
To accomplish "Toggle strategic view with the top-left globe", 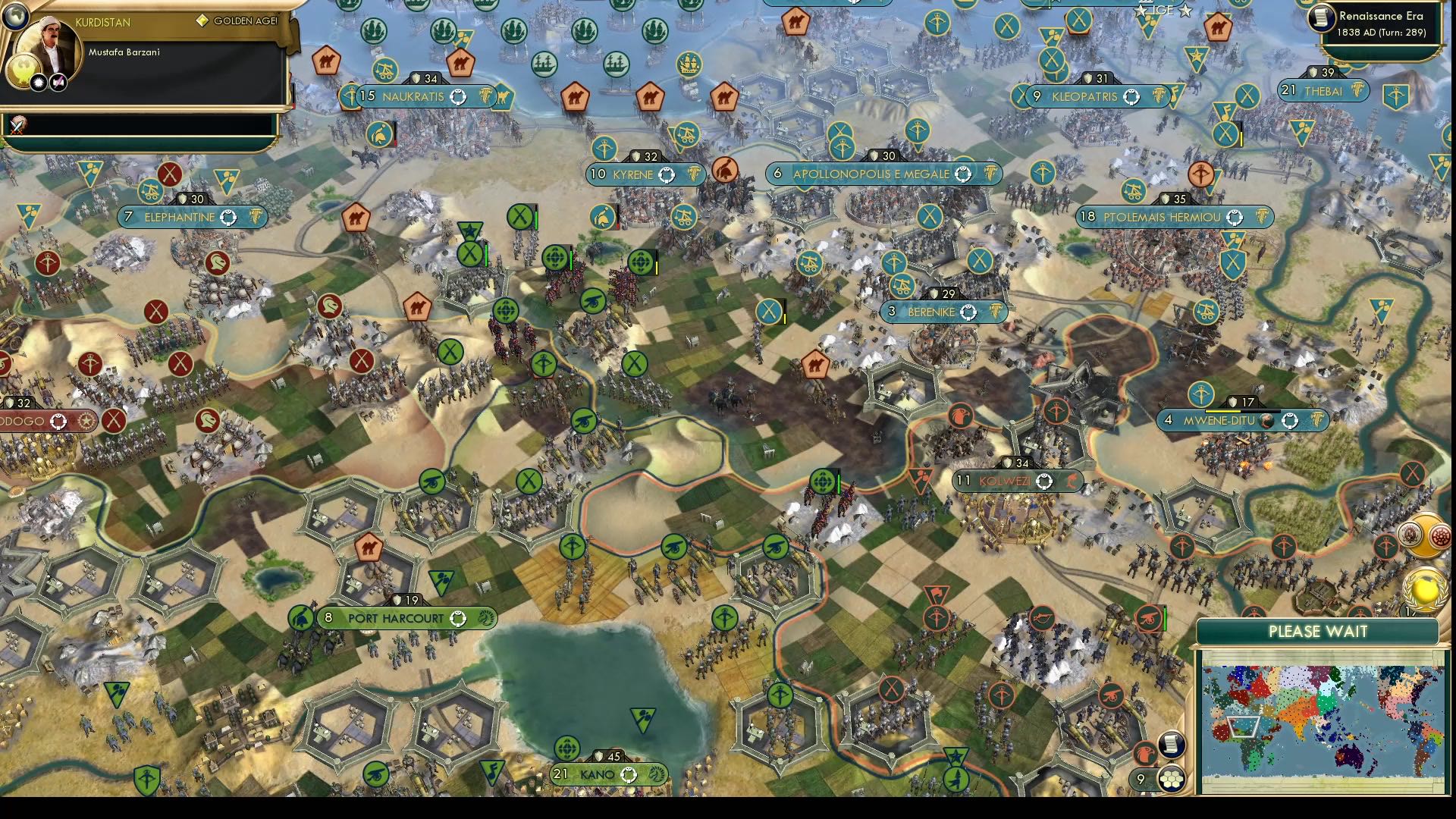I will 16,17.
